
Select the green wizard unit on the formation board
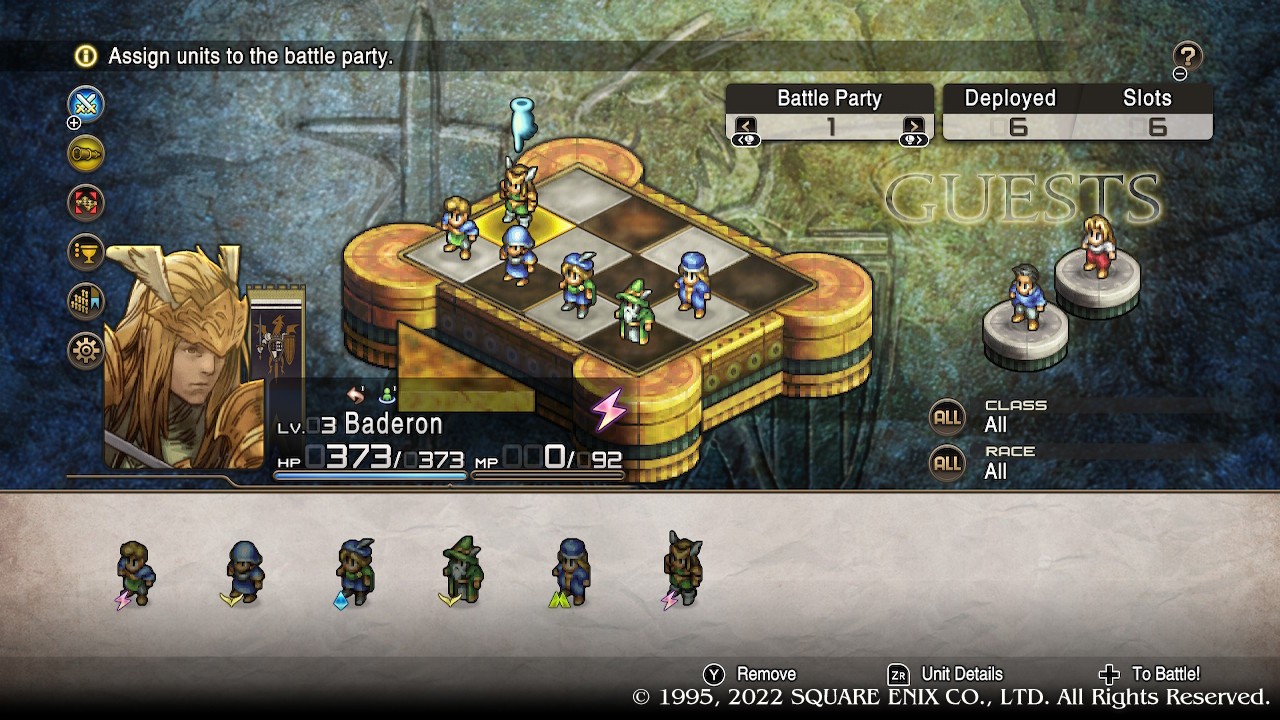tap(632, 311)
